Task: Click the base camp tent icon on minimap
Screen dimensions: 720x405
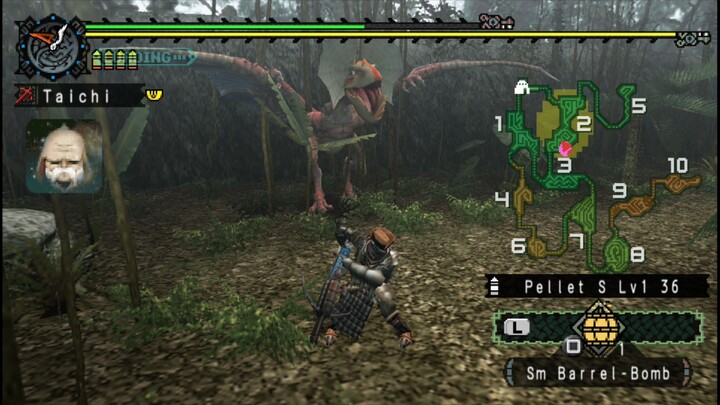Action: coord(522,89)
